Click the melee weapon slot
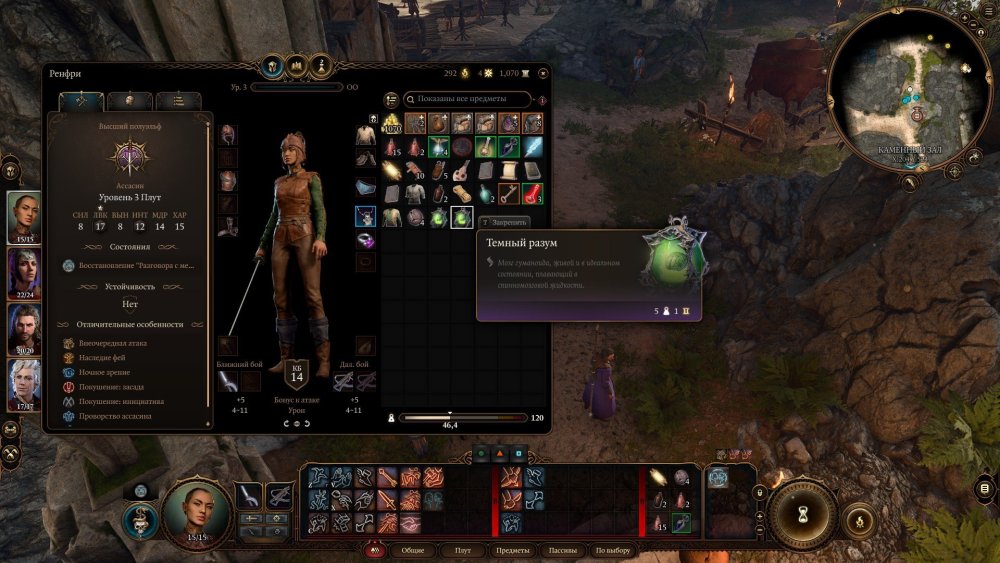1000x563 pixels. pos(229,381)
